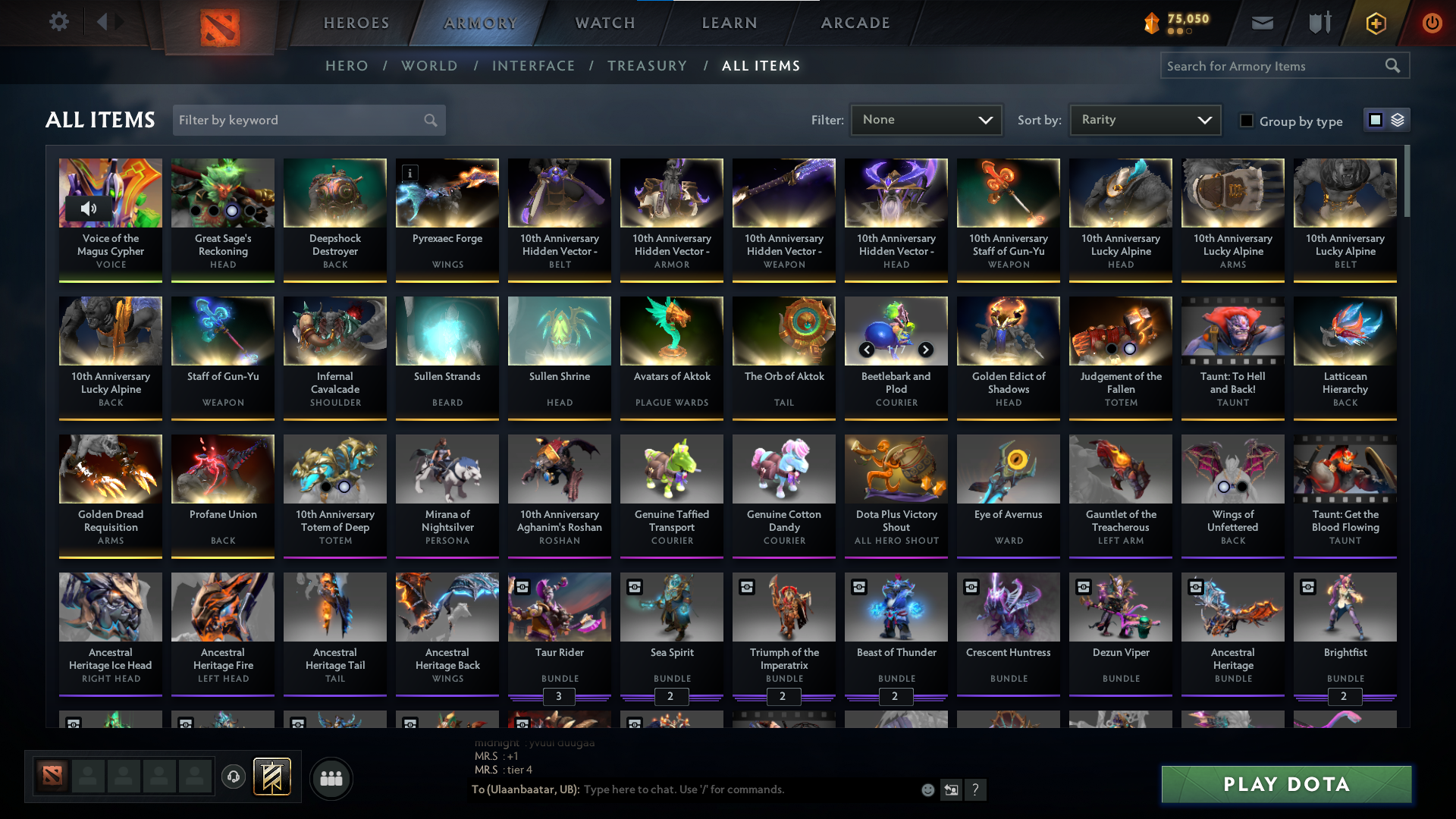Open the settings gear menu
1456x819 pixels.
(x=58, y=22)
